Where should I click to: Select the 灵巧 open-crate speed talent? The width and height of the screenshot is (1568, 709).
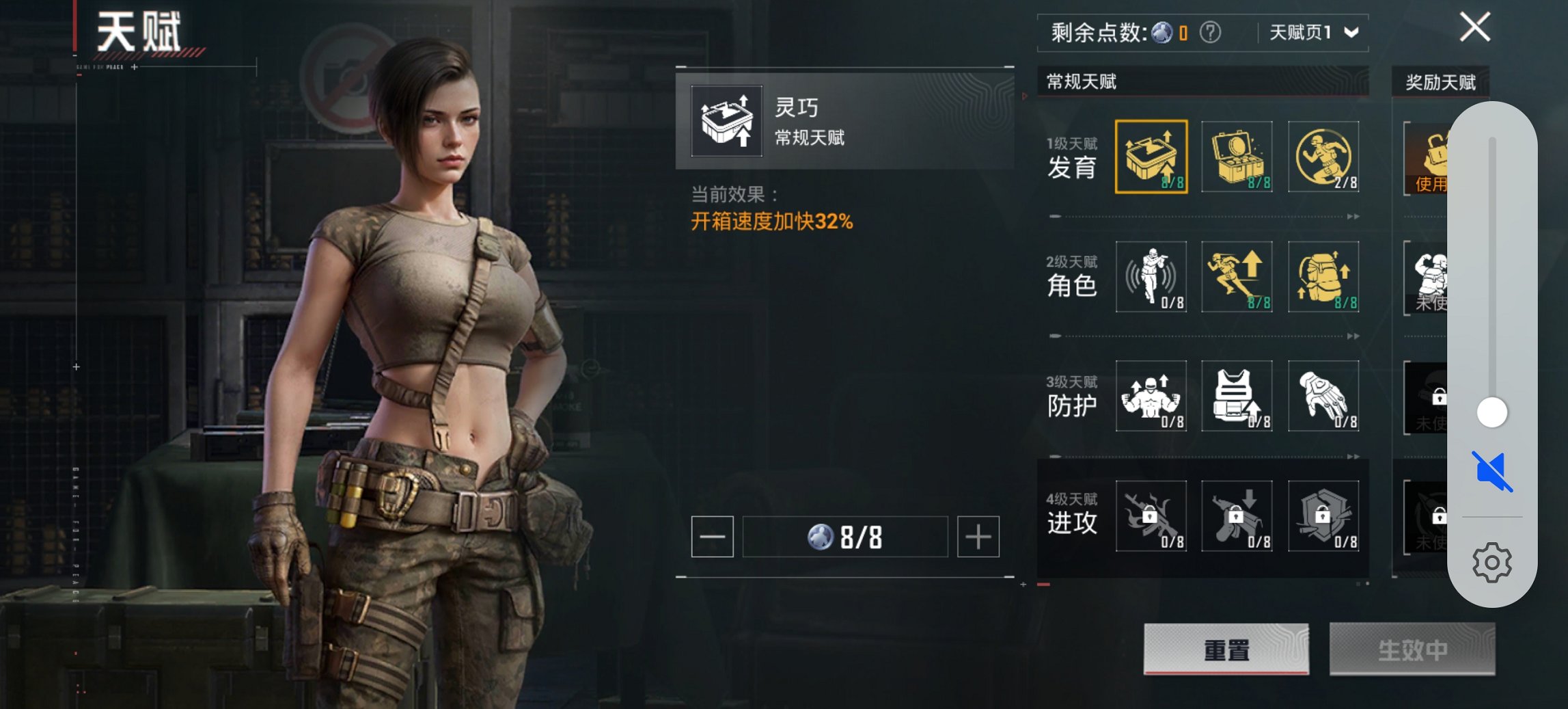[1153, 157]
